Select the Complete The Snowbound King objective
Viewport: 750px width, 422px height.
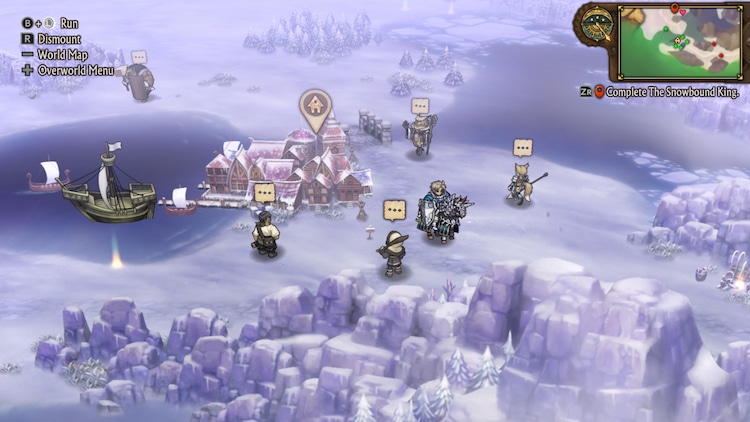point(665,91)
